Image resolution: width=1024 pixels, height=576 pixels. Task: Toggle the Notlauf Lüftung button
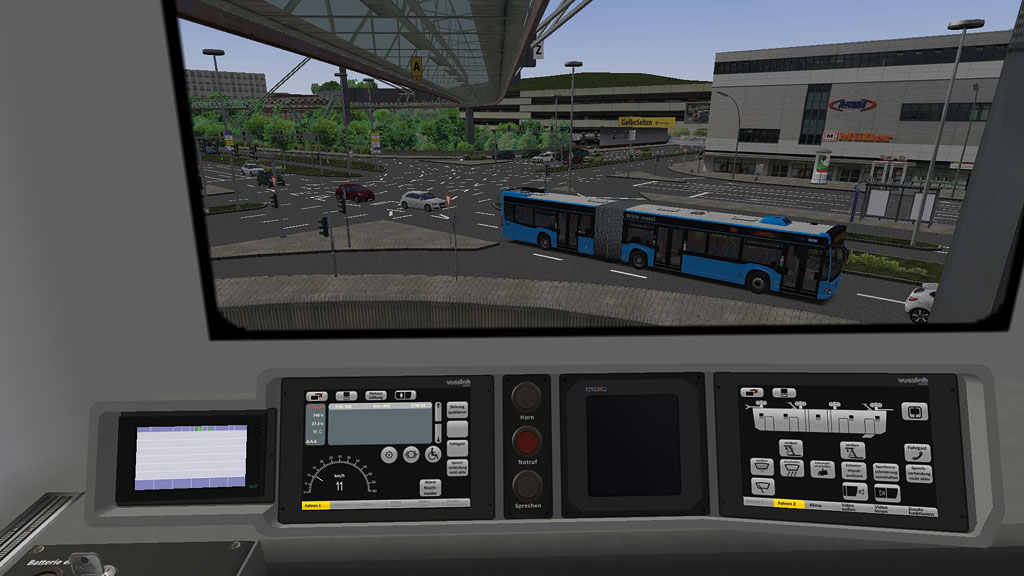click(375, 397)
